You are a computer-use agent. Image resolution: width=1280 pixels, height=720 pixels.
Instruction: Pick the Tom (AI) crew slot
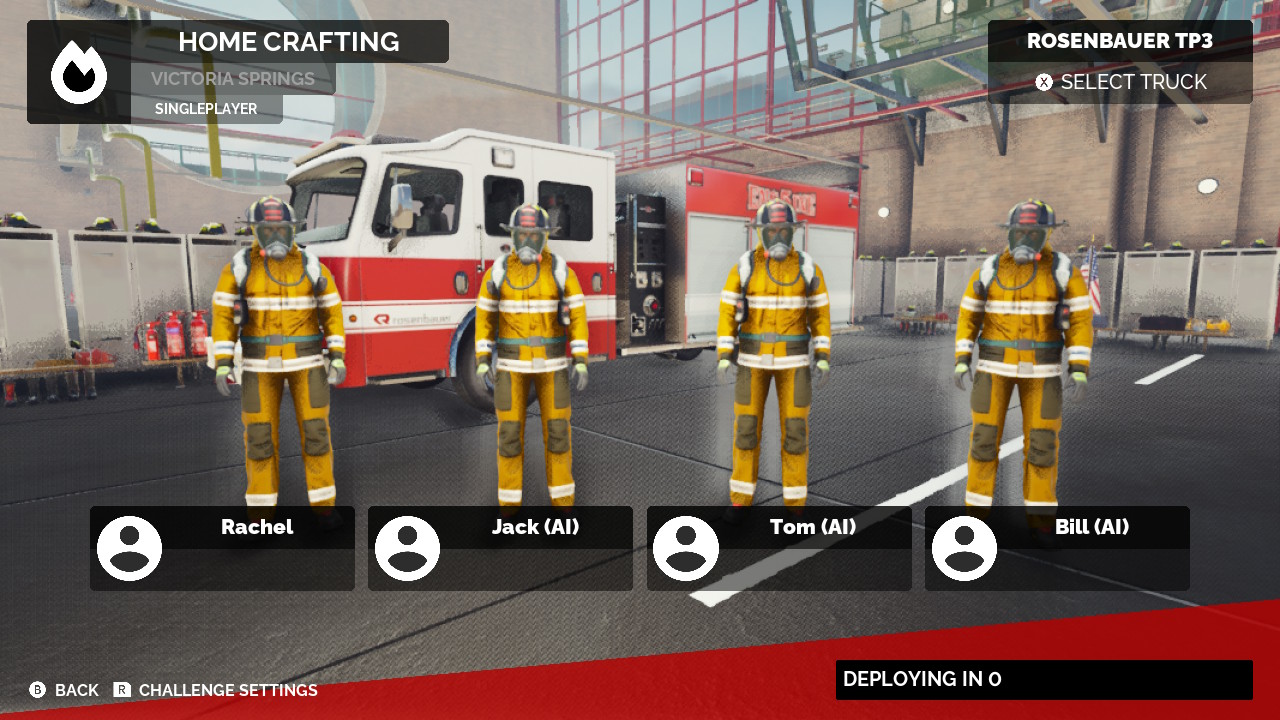(779, 548)
